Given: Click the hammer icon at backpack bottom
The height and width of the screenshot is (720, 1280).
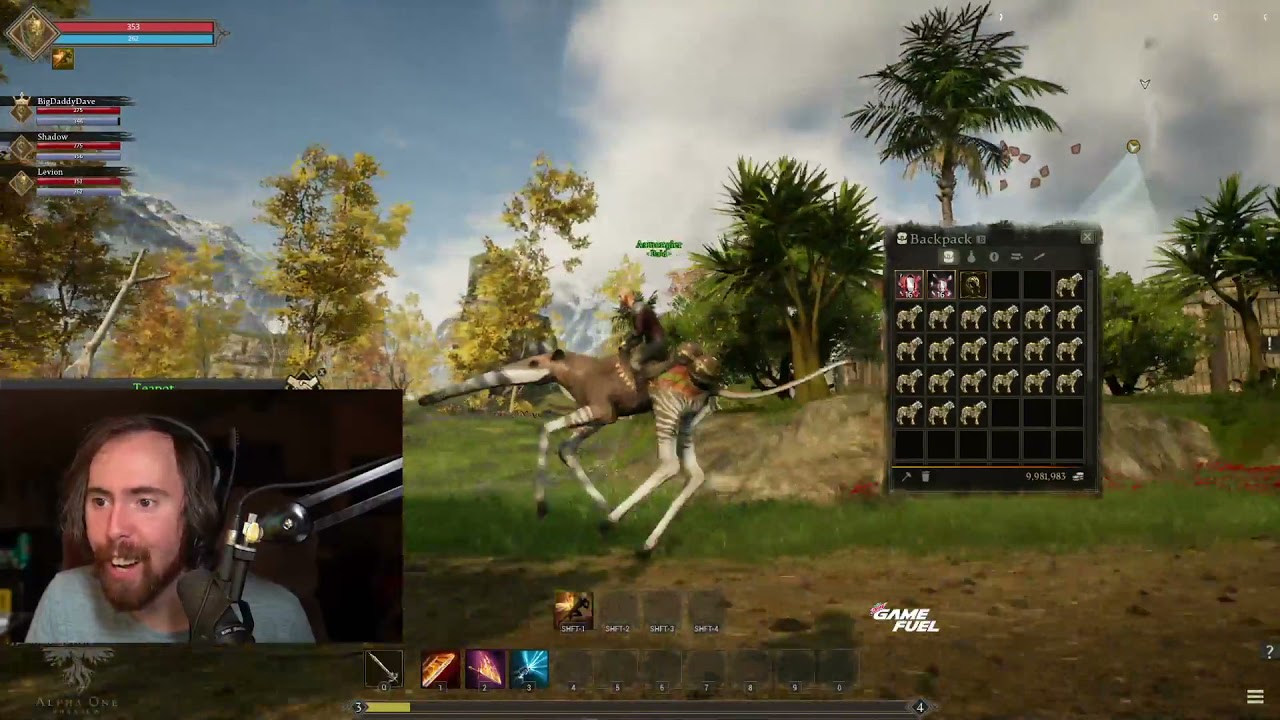Looking at the screenshot, I should click(906, 477).
